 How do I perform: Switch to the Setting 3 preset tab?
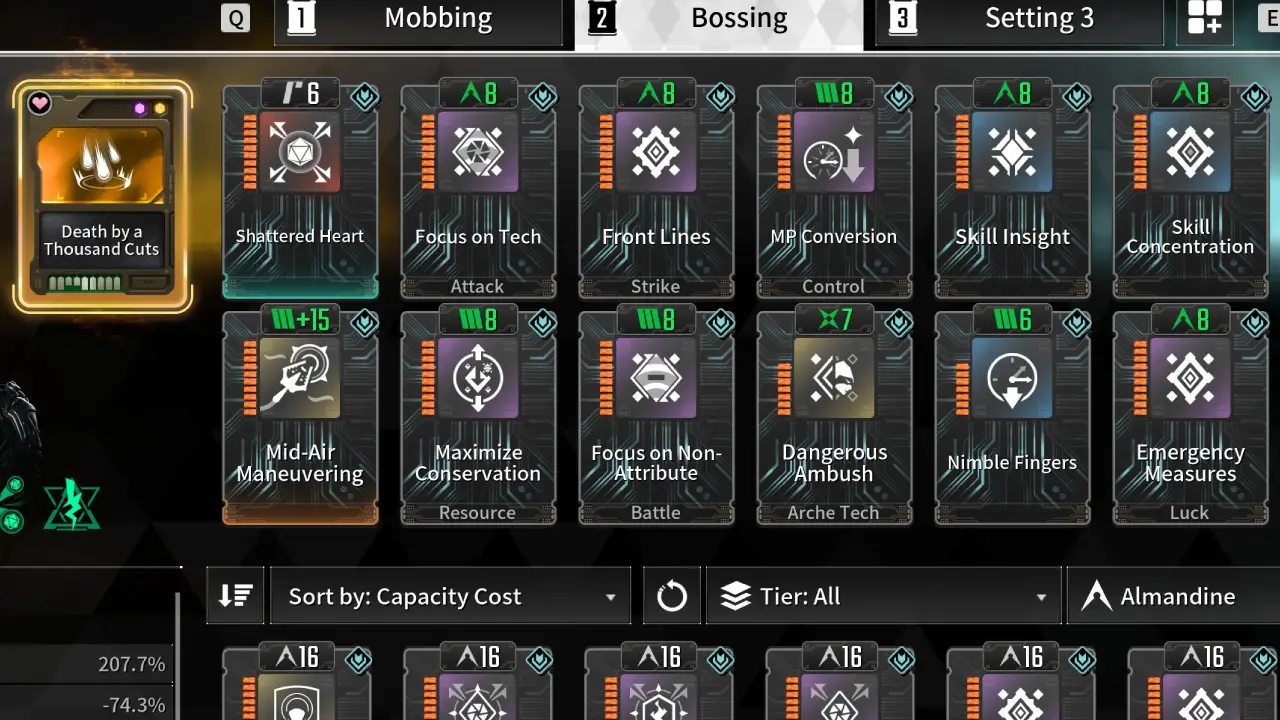click(x=1019, y=17)
